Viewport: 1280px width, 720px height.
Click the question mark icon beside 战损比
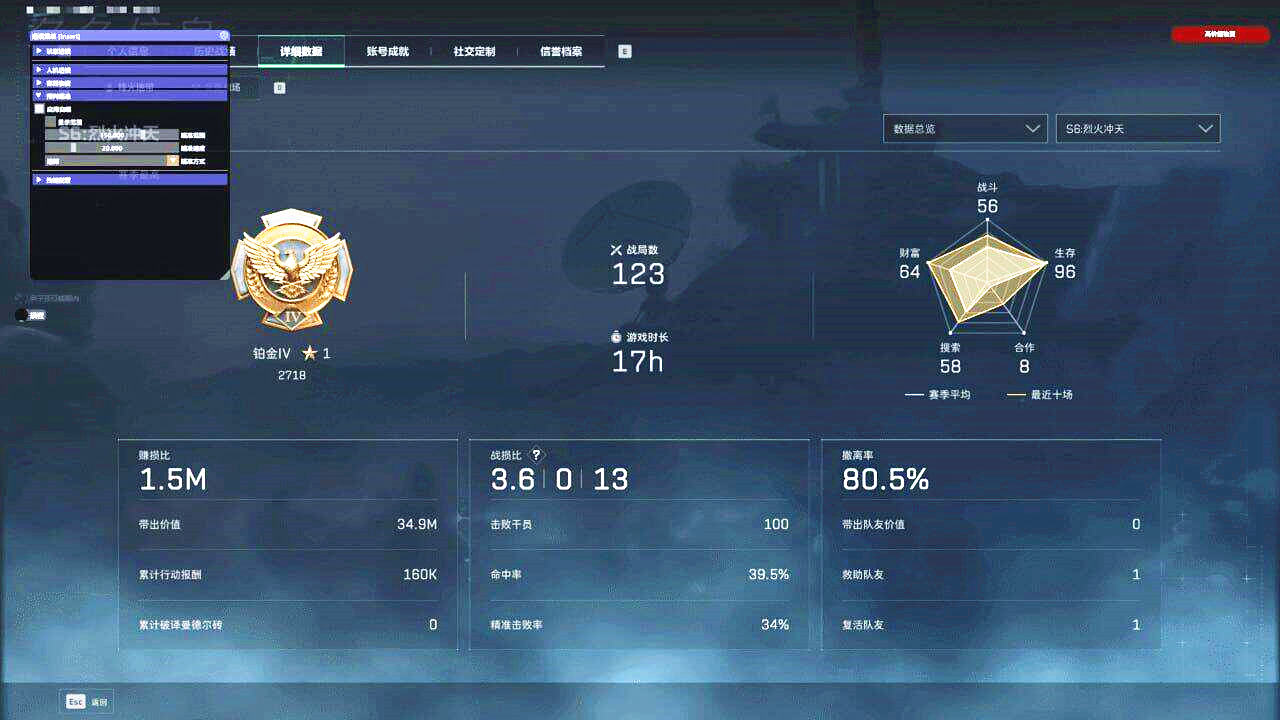tap(536, 454)
